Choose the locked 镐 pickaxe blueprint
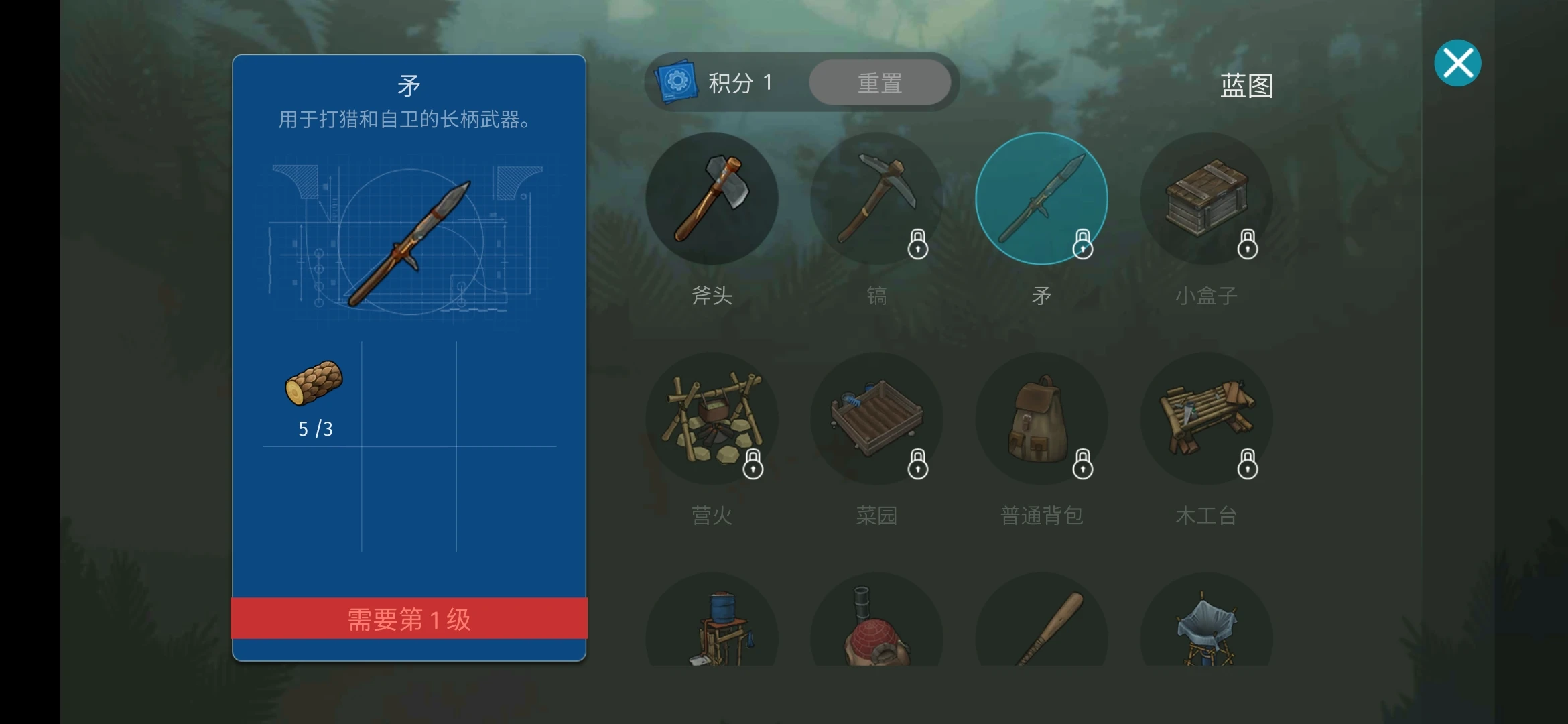 (x=876, y=198)
